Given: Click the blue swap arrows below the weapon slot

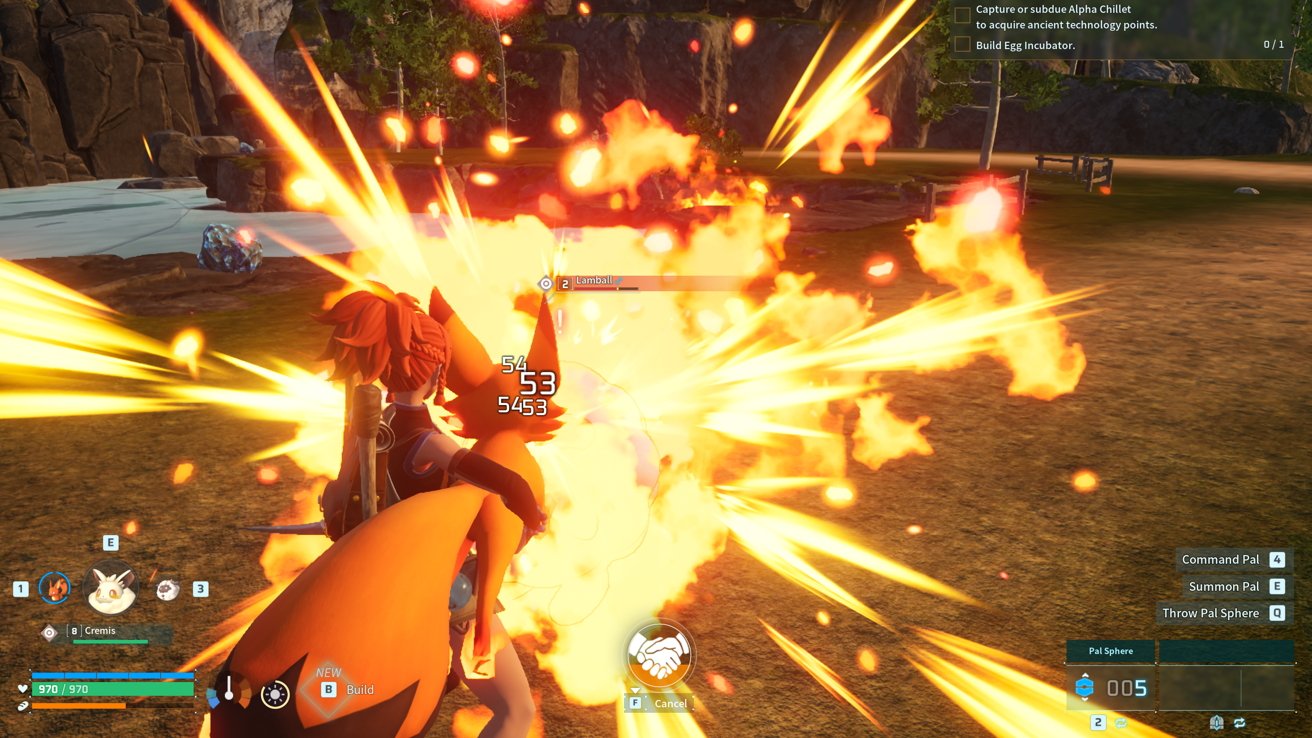Looking at the screenshot, I should tap(1240, 723).
